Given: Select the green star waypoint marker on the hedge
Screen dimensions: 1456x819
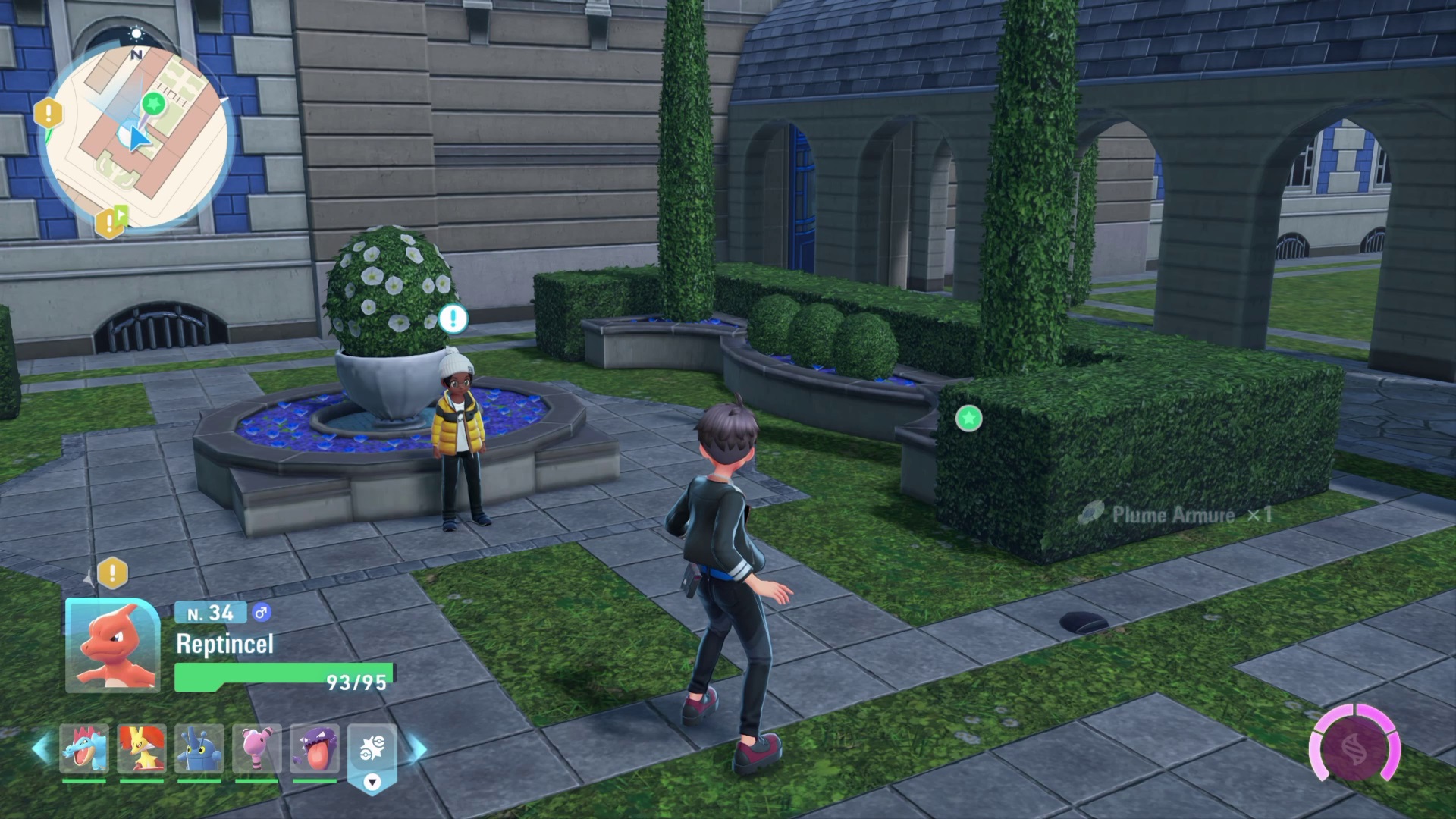Looking at the screenshot, I should (968, 418).
